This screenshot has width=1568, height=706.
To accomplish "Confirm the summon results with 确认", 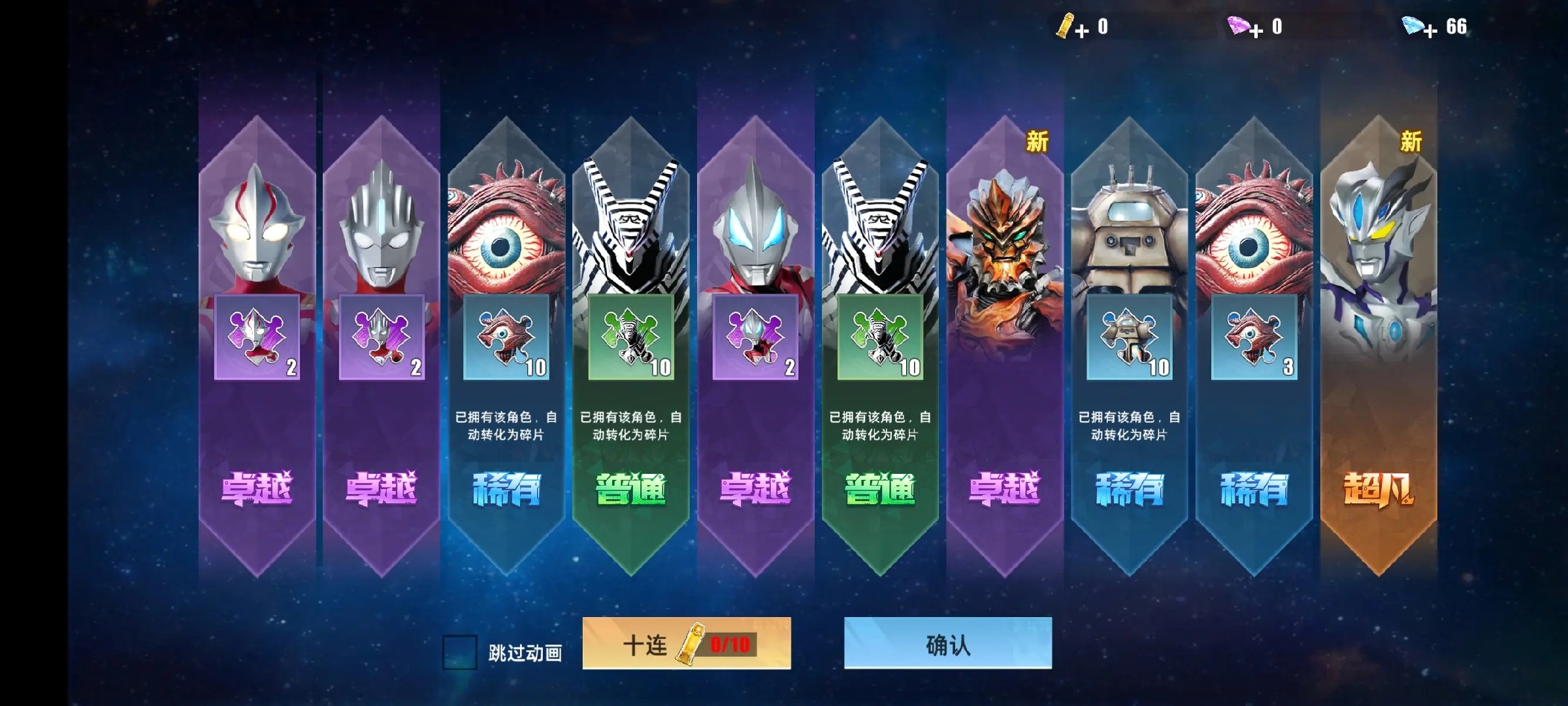I will [947, 643].
